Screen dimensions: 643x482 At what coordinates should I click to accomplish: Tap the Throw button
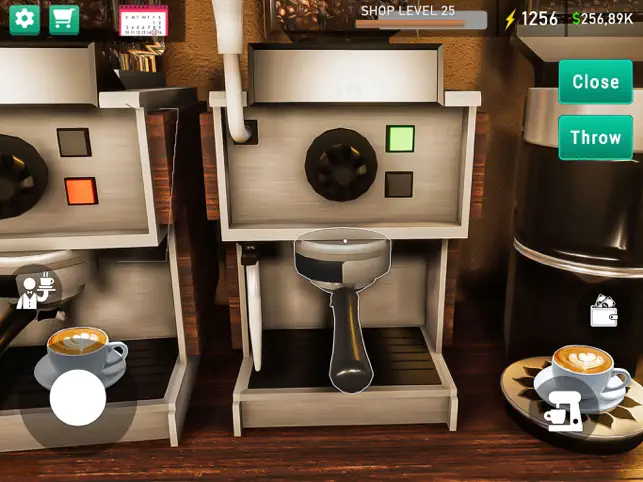pos(595,137)
